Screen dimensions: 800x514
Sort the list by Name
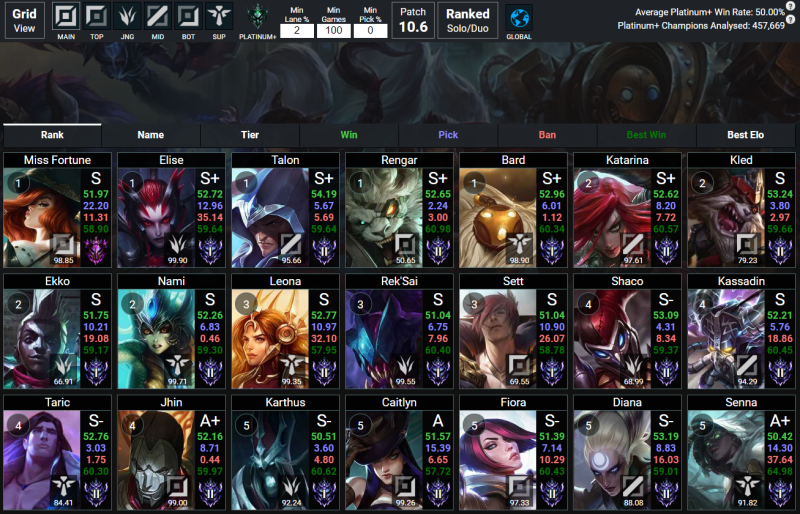pyautogui.click(x=151, y=134)
